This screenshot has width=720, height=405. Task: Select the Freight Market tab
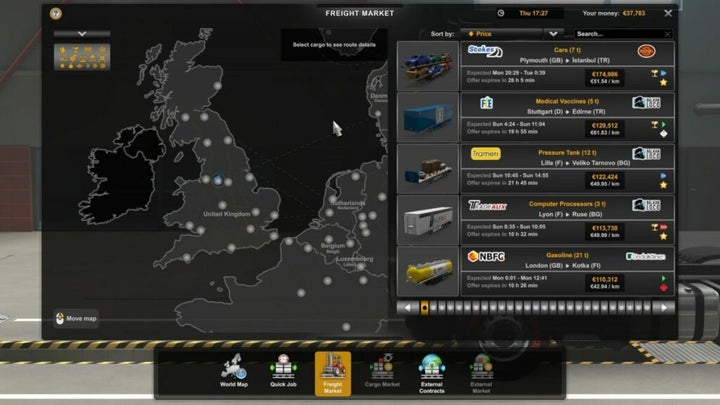333,372
